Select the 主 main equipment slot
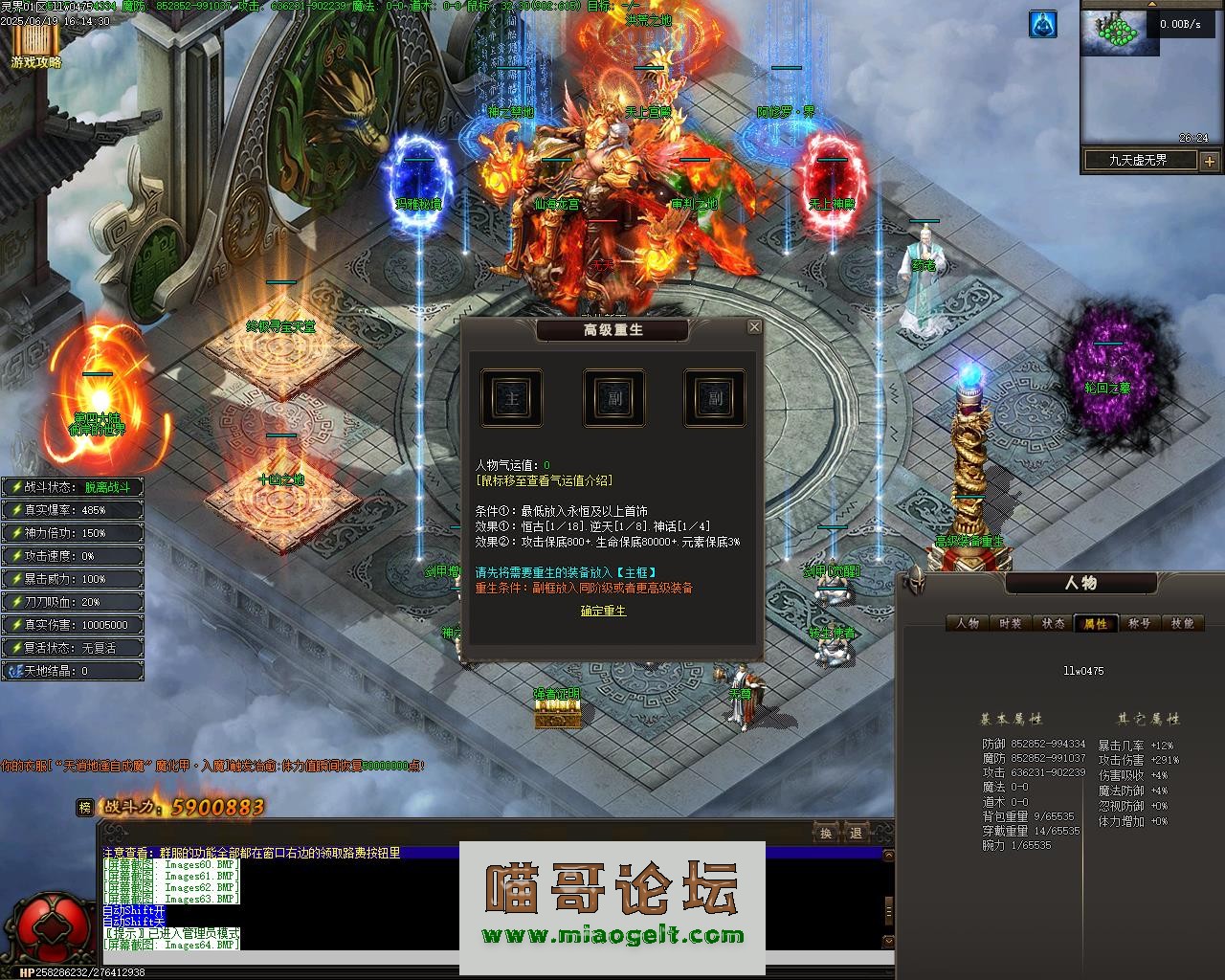The width and height of the screenshot is (1225, 980). pyautogui.click(x=512, y=398)
